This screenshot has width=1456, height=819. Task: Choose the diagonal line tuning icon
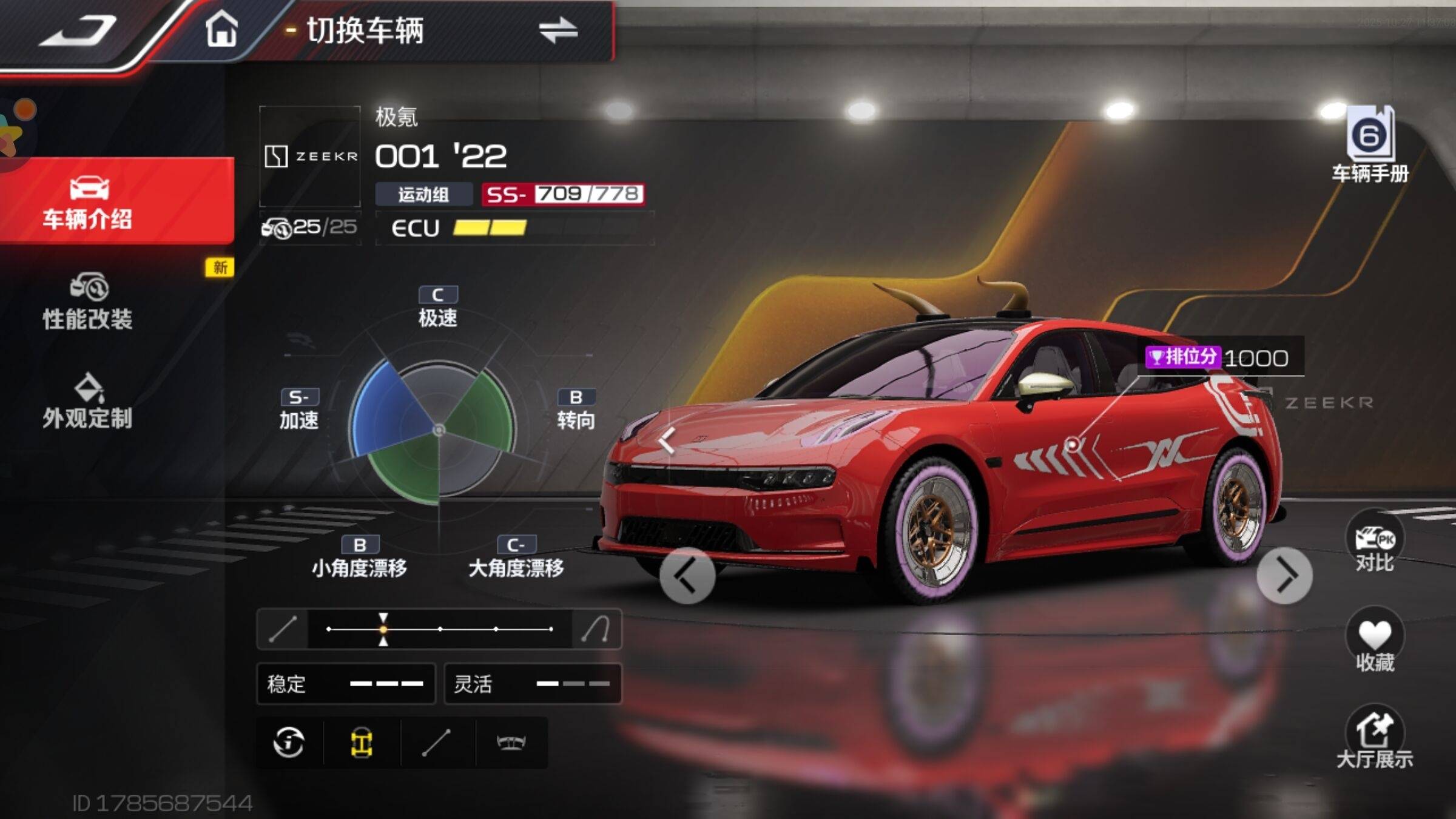[436, 743]
